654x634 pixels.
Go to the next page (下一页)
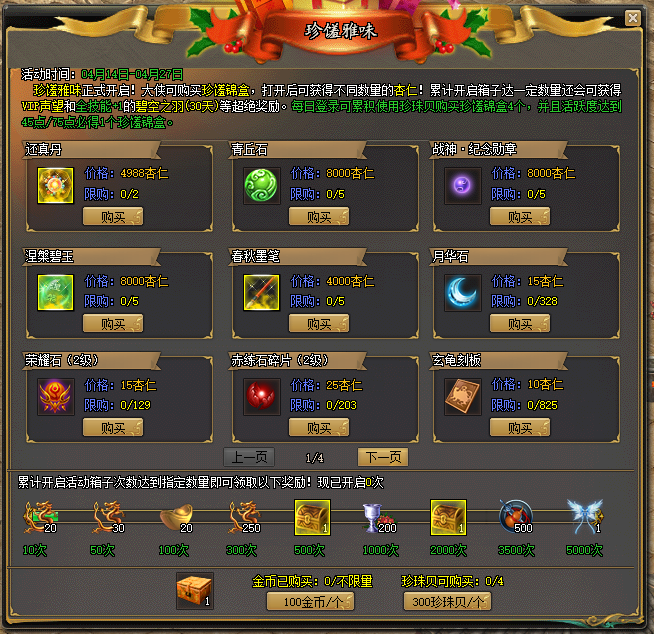[x=384, y=457]
